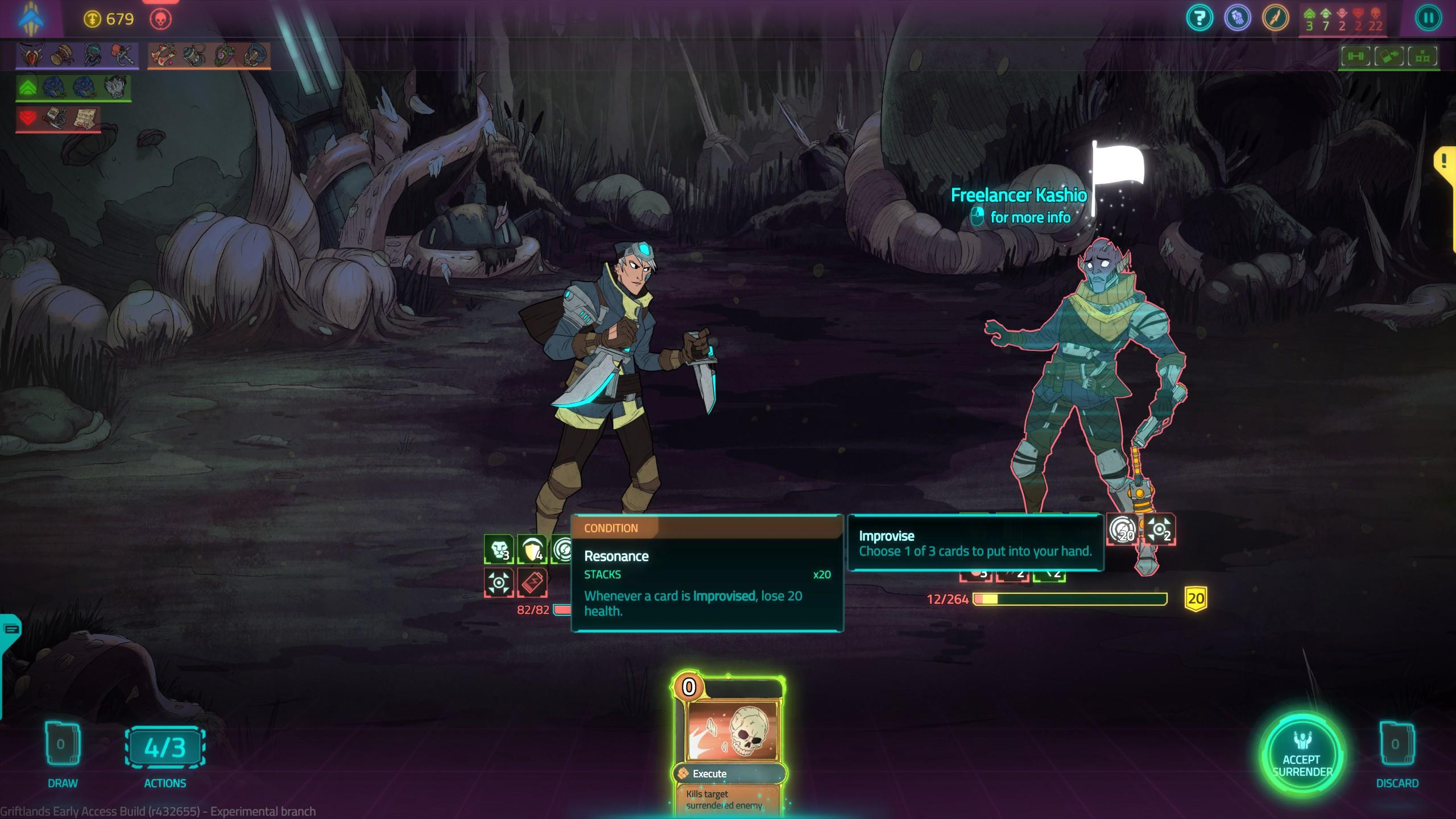Image resolution: width=1456 pixels, height=819 pixels.
Task: Open the draw pile
Action: pos(61,745)
